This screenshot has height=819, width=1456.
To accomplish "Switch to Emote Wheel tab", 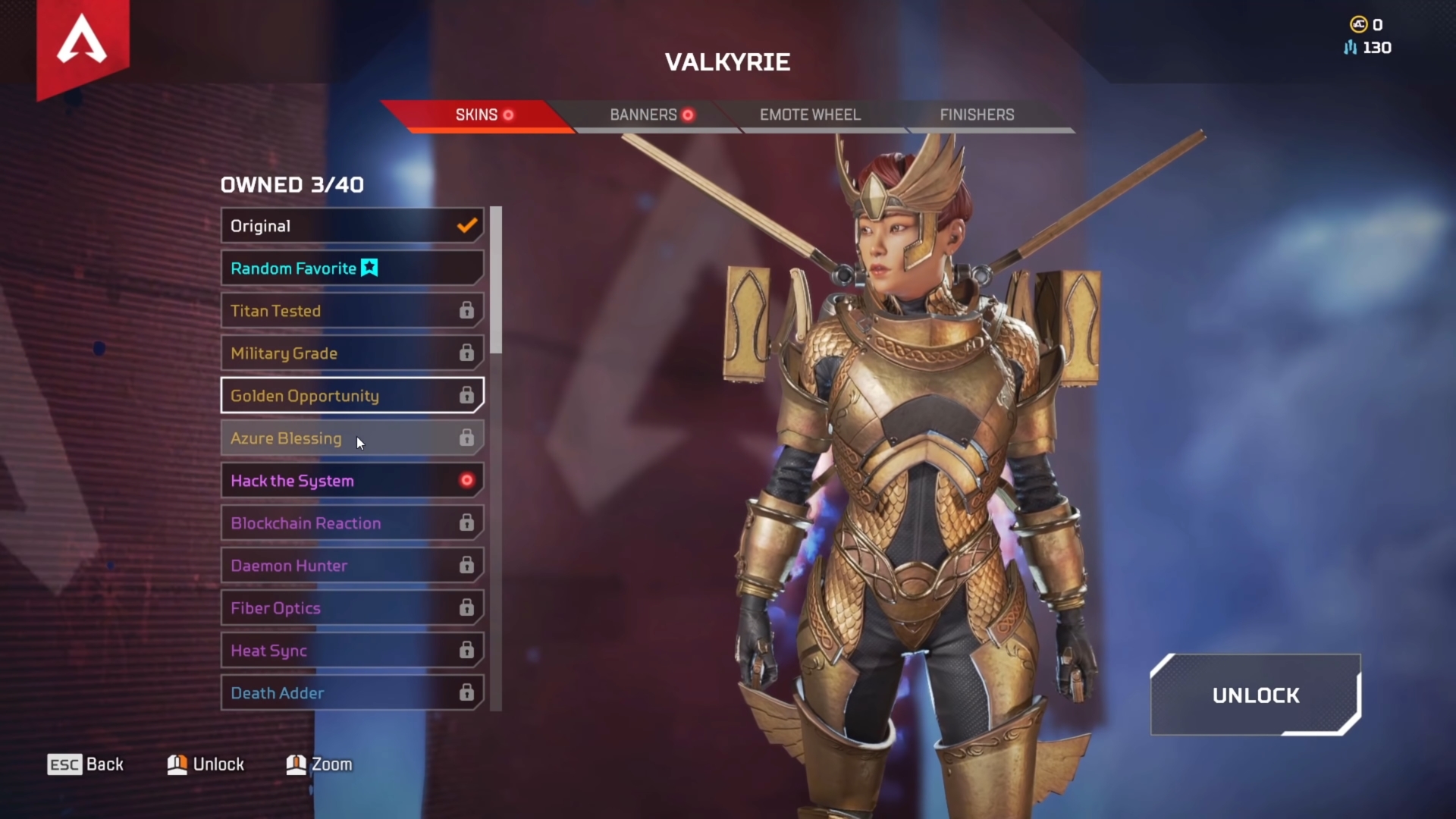I will [810, 115].
